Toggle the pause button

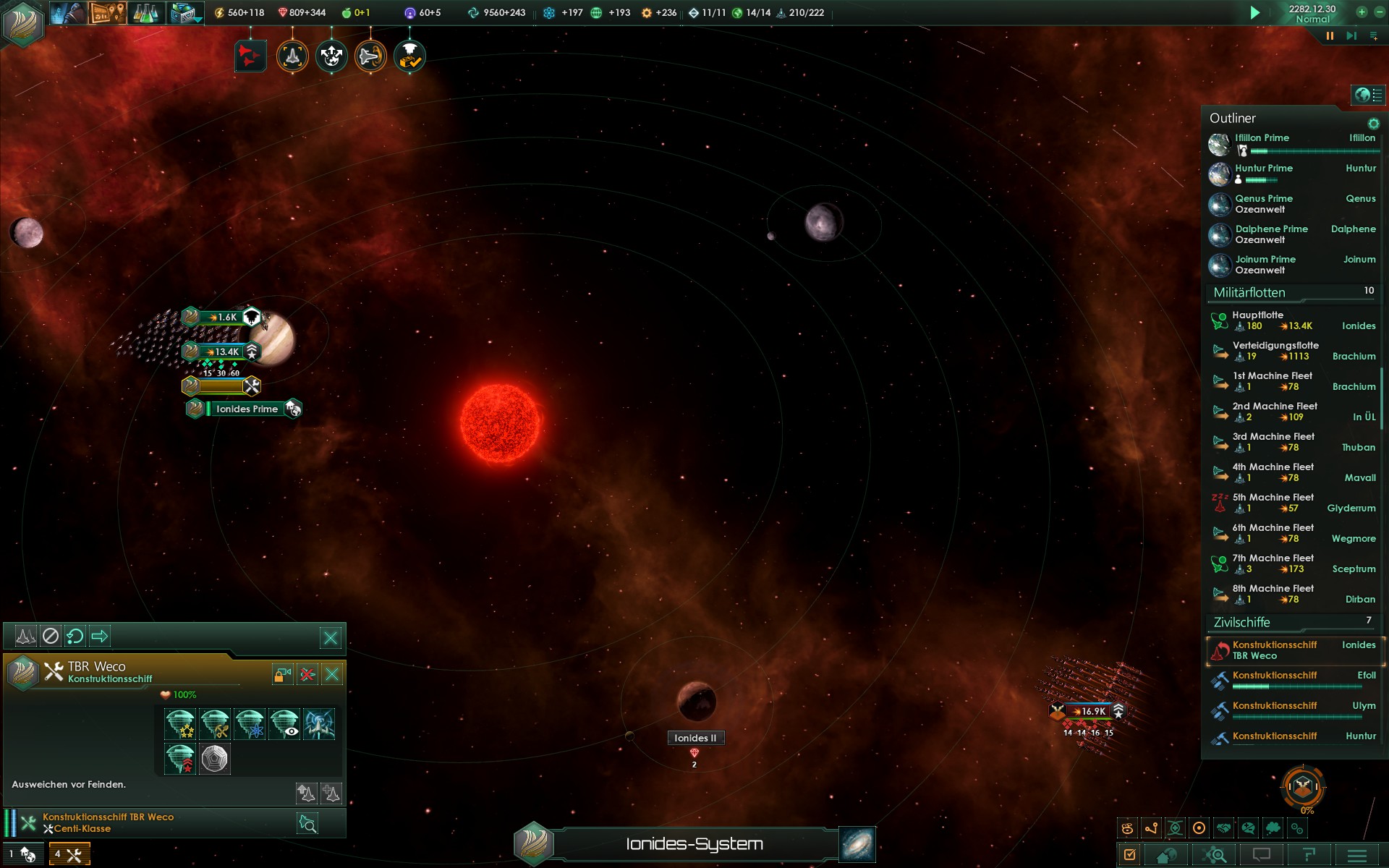pyautogui.click(x=1330, y=35)
